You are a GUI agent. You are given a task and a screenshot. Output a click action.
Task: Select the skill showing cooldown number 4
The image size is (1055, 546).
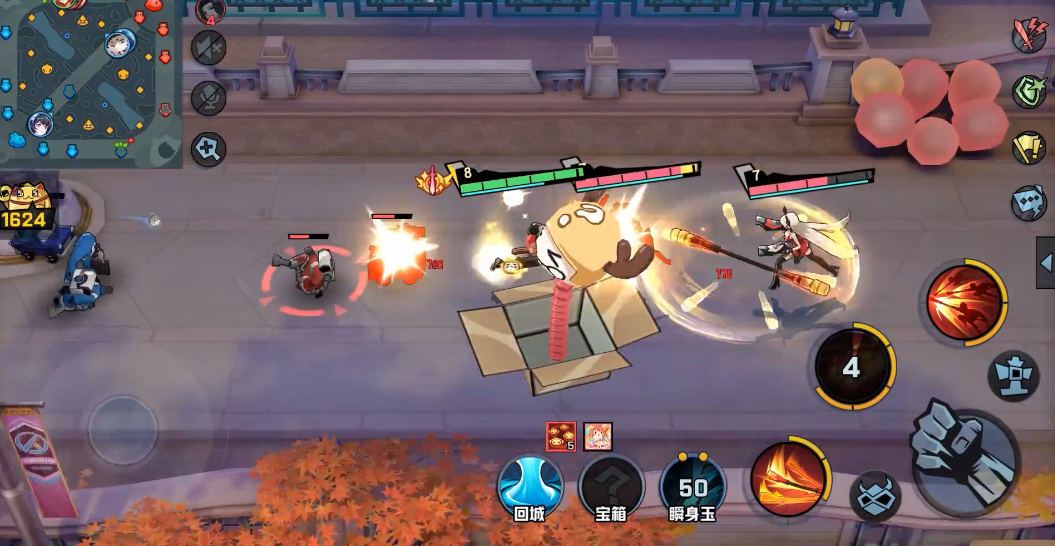pyautogui.click(x=851, y=367)
